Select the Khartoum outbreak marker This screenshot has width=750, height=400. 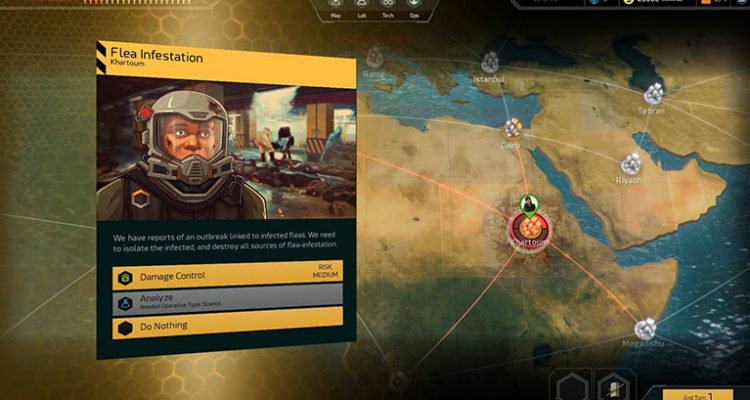[x=526, y=223]
